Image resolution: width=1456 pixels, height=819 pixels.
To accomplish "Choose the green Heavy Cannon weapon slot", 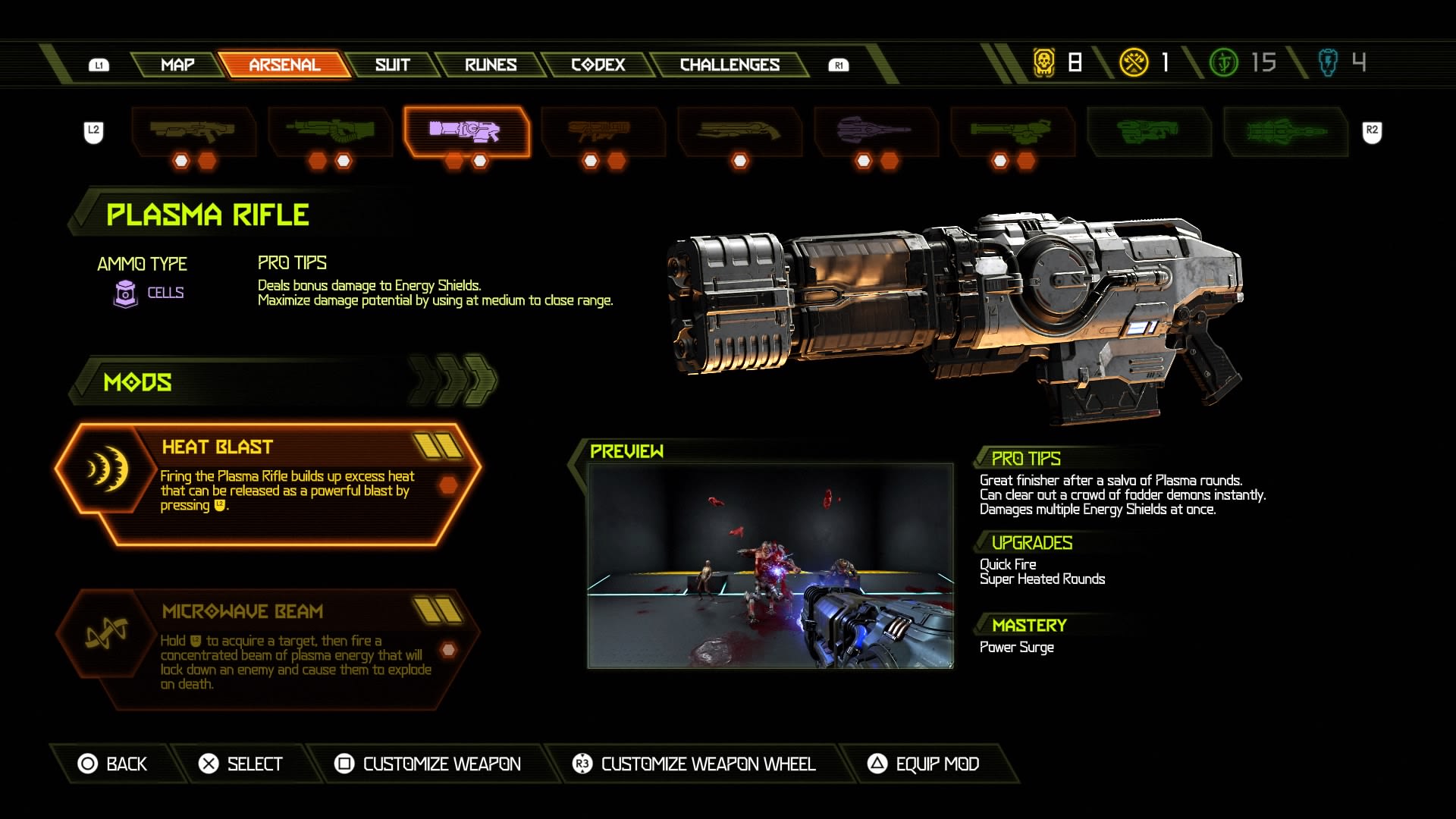I will 330,132.
